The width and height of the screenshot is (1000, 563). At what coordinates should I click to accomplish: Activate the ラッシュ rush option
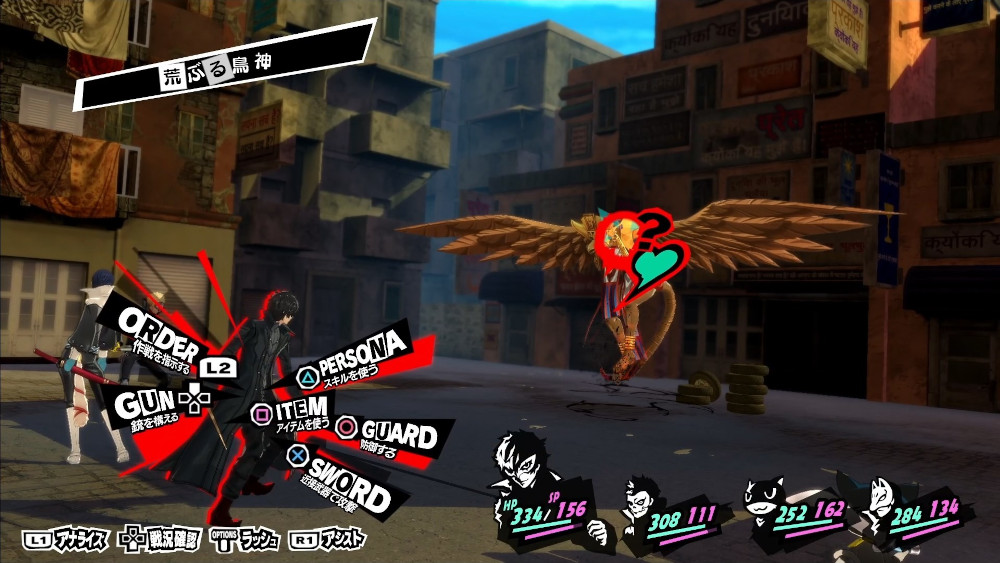(246, 540)
